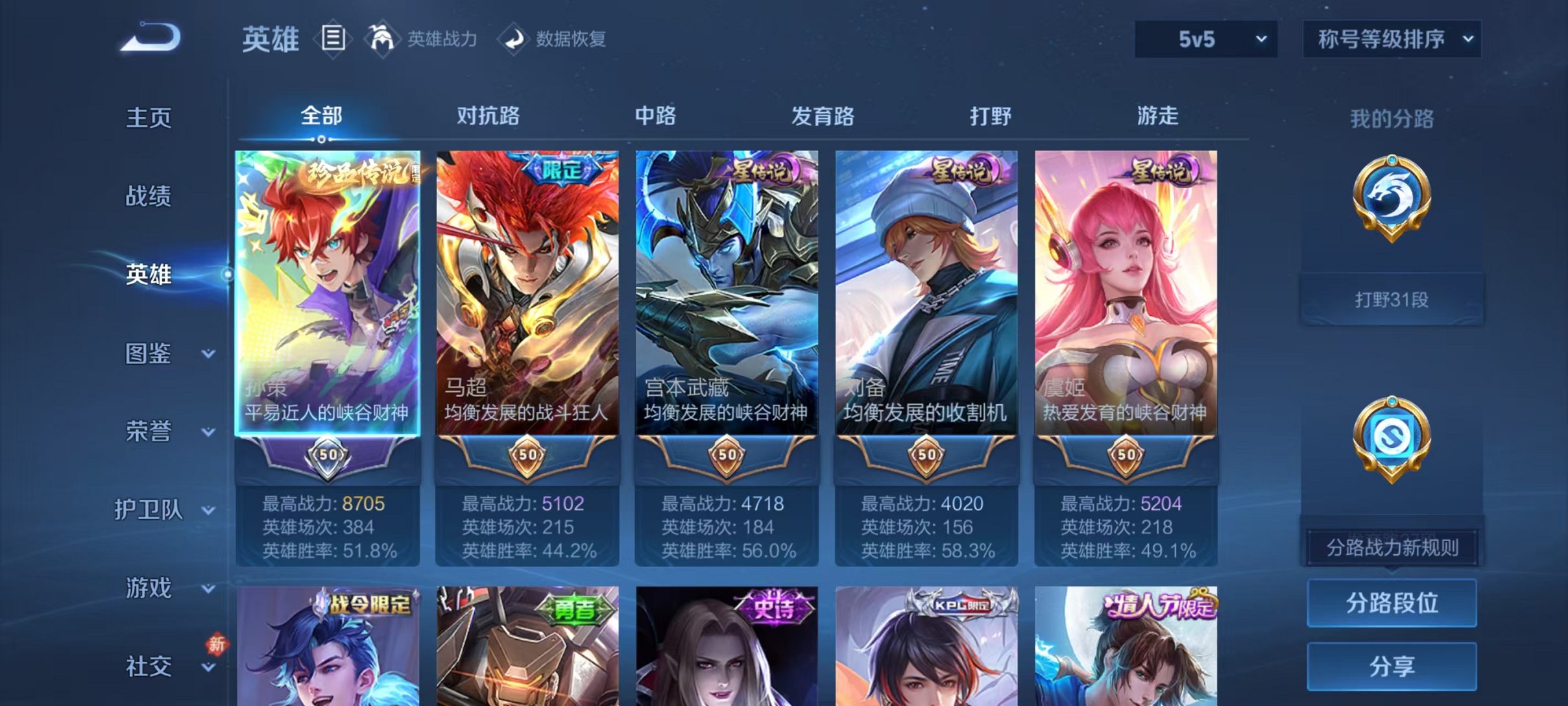Screen dimensions: 1568x706
Task: Open the hero handbook icon beside 英雄 title
Action: tap(332, 39)
